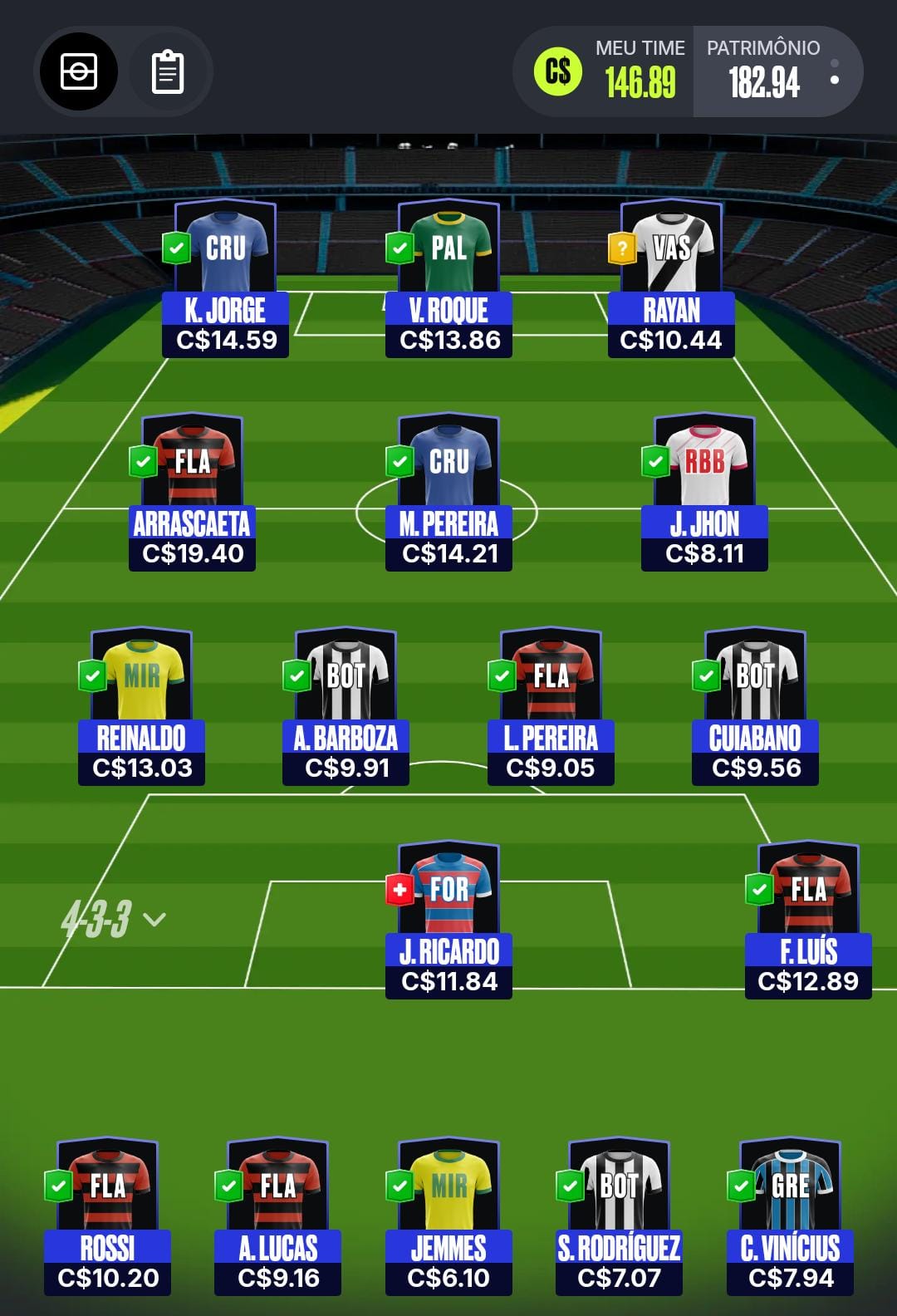
Task: Pick M. Pereira's Cruzeiro card
Action: point(448,492)
